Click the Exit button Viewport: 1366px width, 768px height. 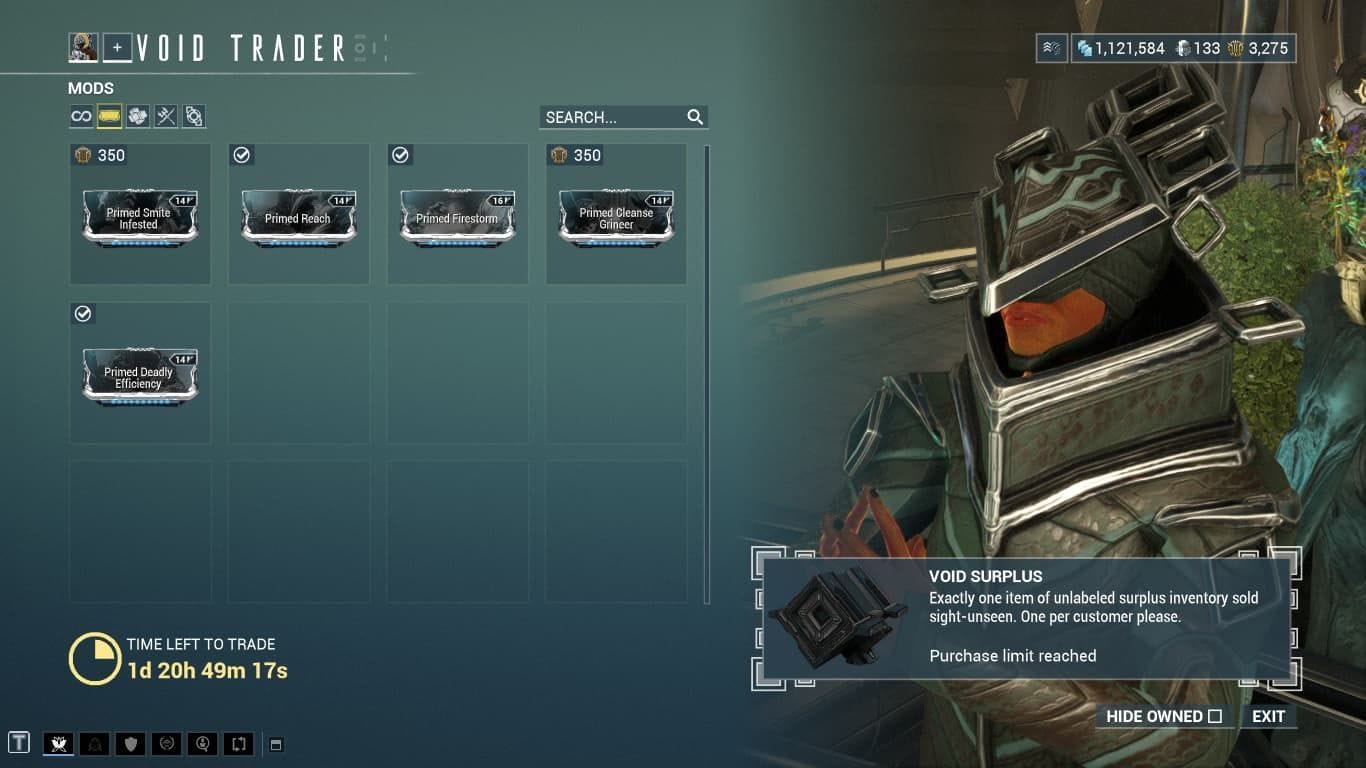pyautogui.click(x=1268, y=716)
